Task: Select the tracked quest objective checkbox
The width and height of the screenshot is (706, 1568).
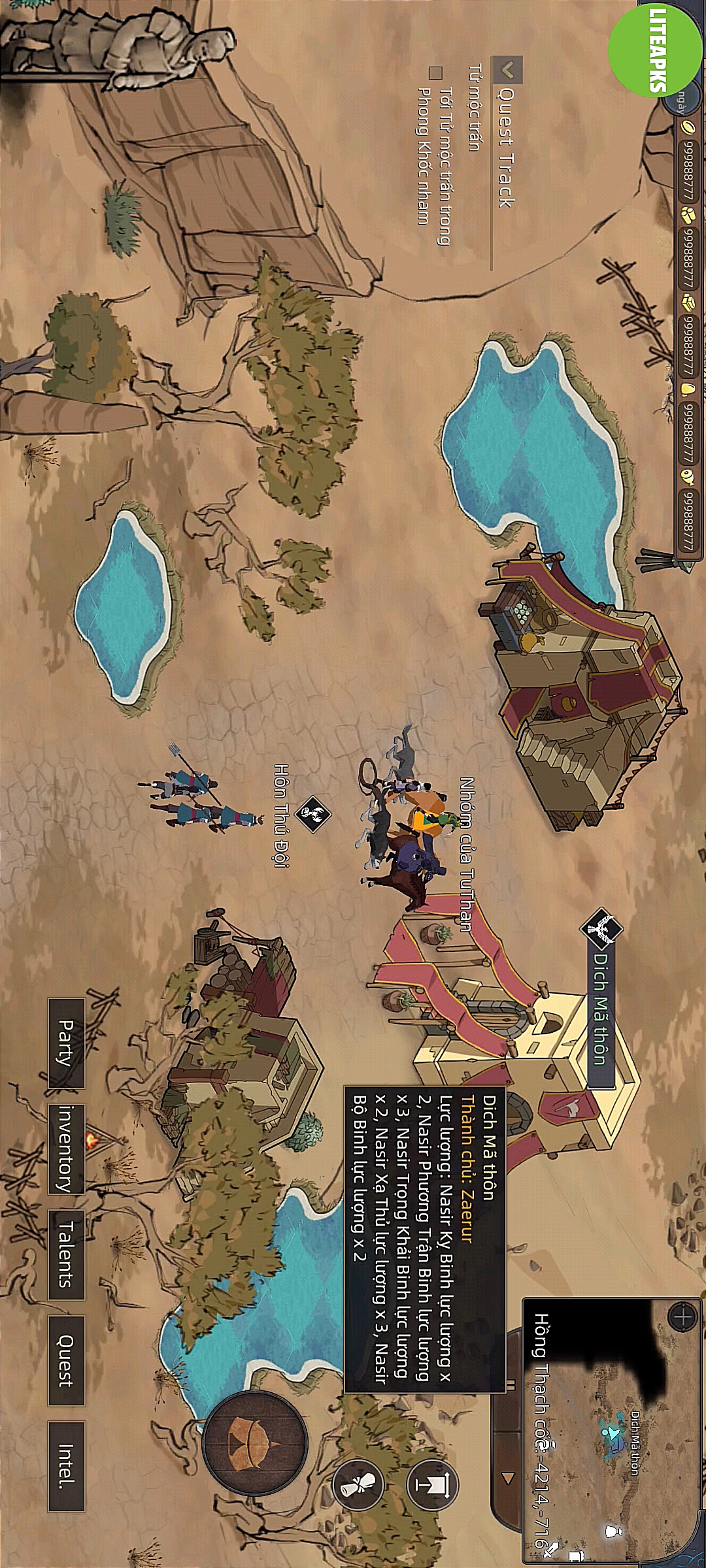Action: coord(435,72)
